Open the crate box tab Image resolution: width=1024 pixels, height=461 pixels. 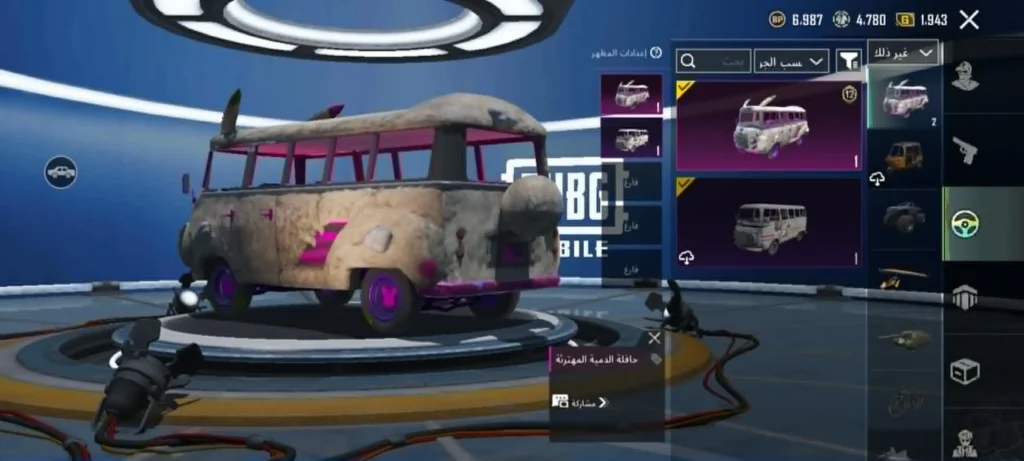tap(965, 371)
